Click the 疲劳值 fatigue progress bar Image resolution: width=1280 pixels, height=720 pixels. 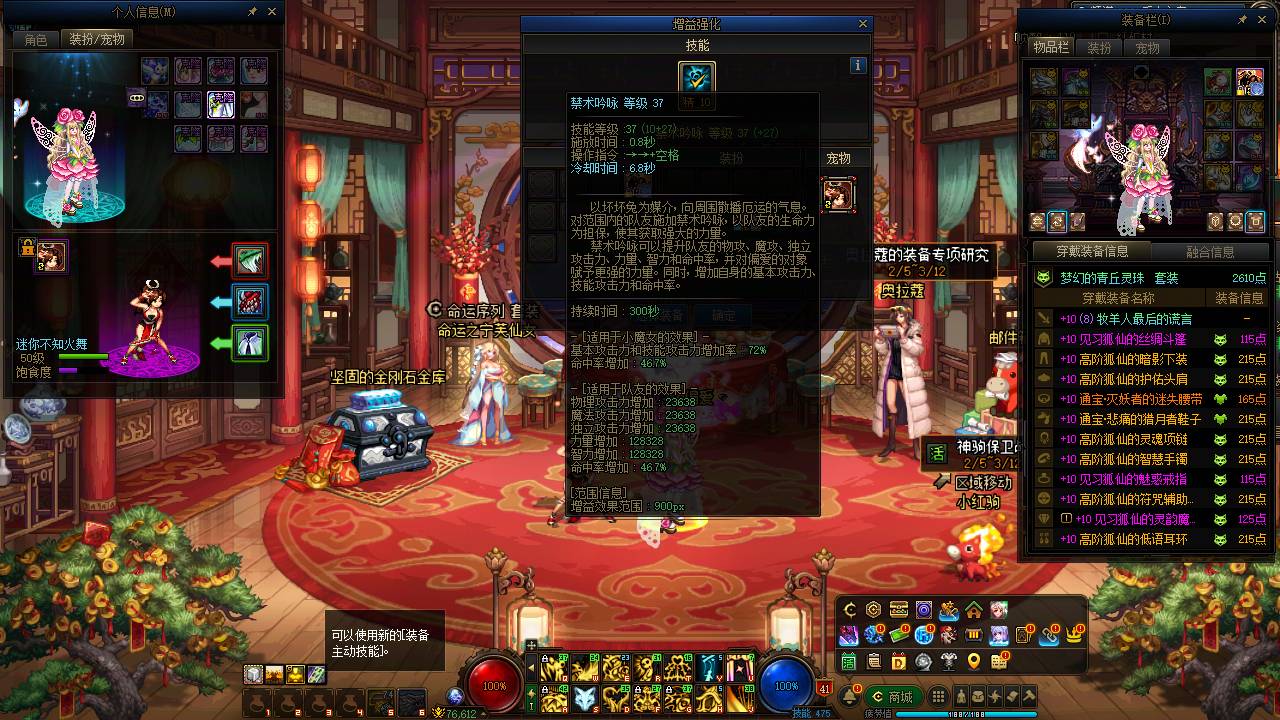click(965, 713)
